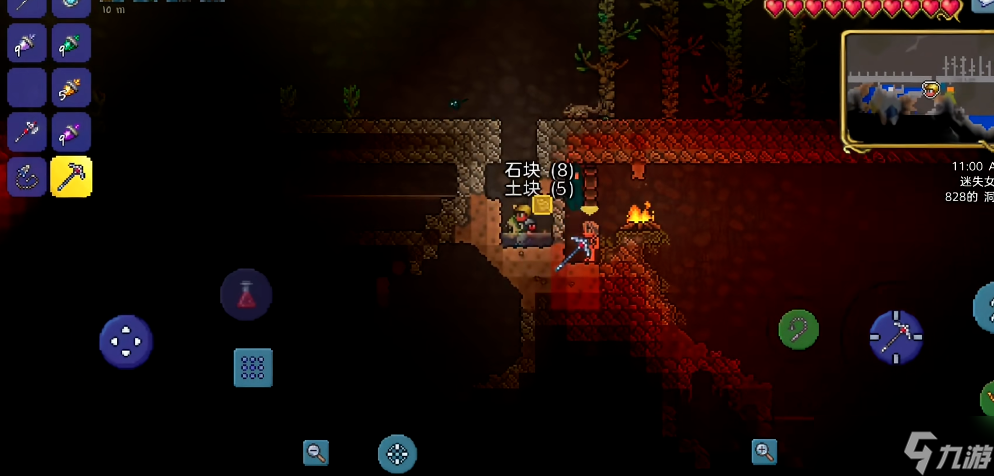Screen dimensions: 994x476
Task: Select the grappling hook hotbar slot
Action: [27, 176]
